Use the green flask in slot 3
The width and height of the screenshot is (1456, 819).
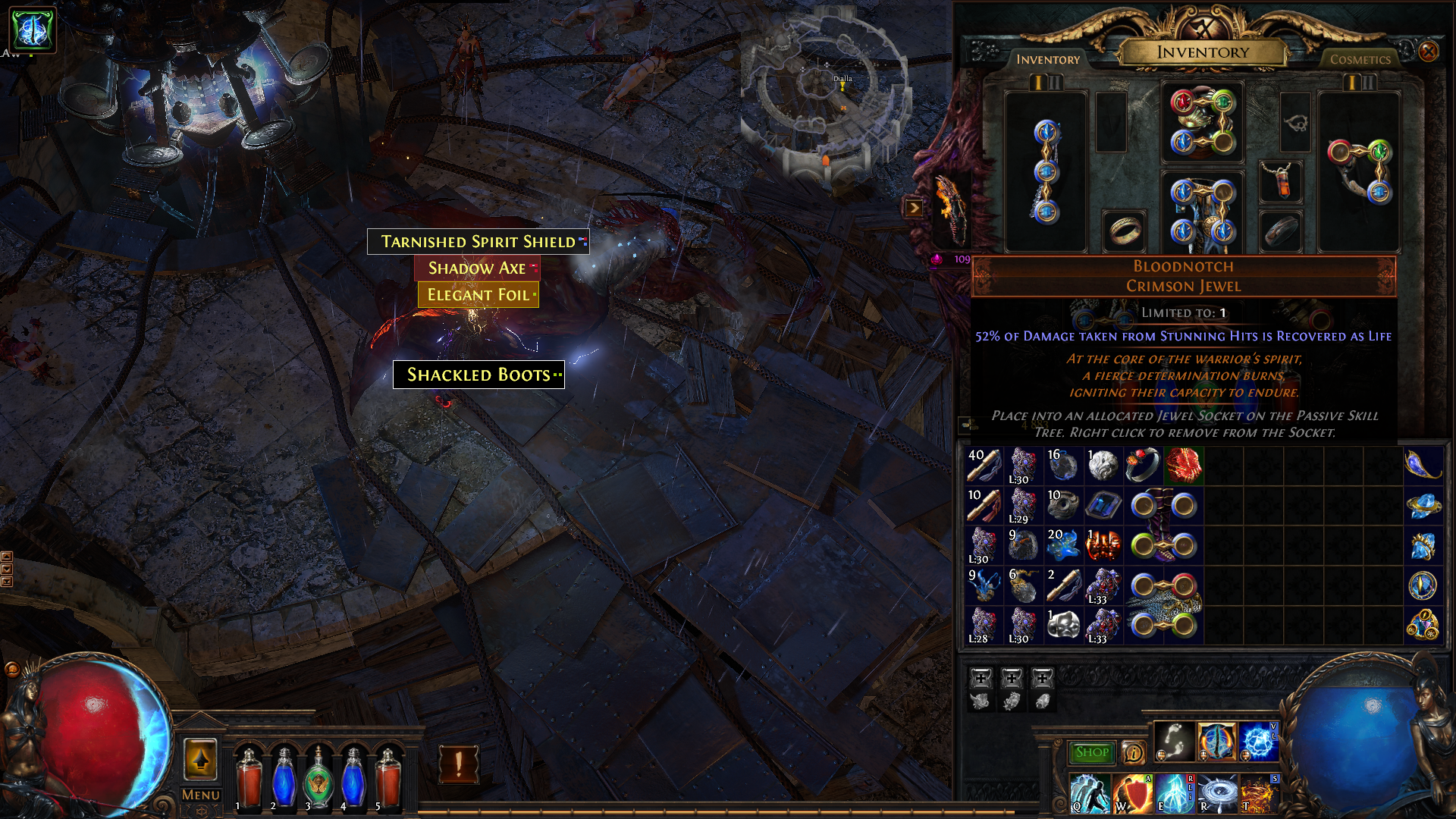click(318, 777)
